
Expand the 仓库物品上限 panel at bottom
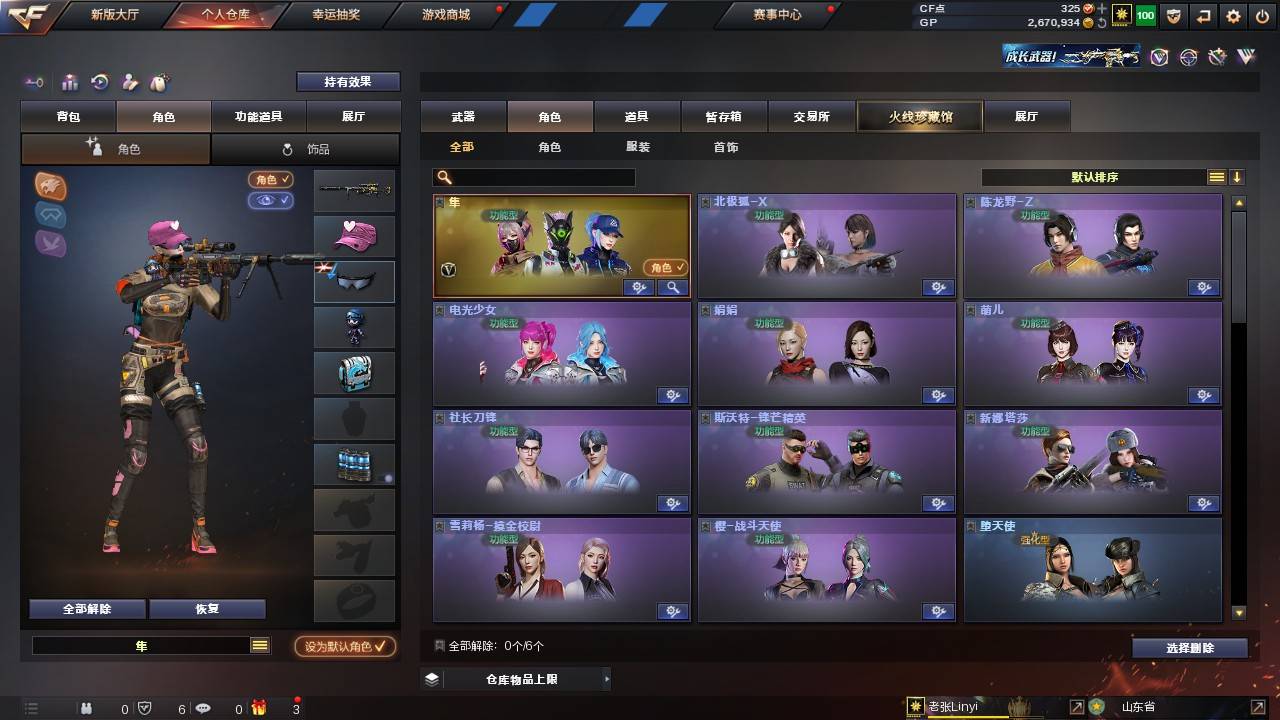pos(520,678)
